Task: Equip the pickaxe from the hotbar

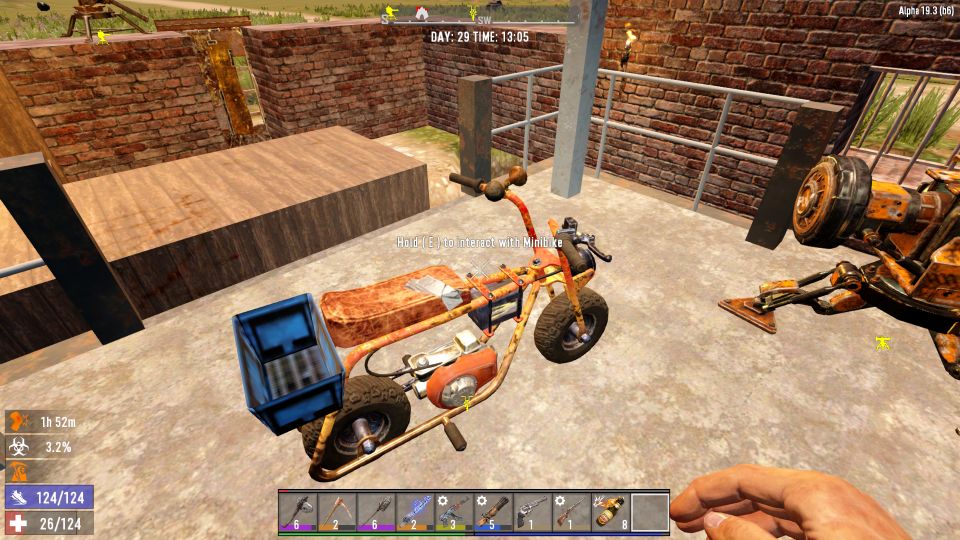Action: 337,513
